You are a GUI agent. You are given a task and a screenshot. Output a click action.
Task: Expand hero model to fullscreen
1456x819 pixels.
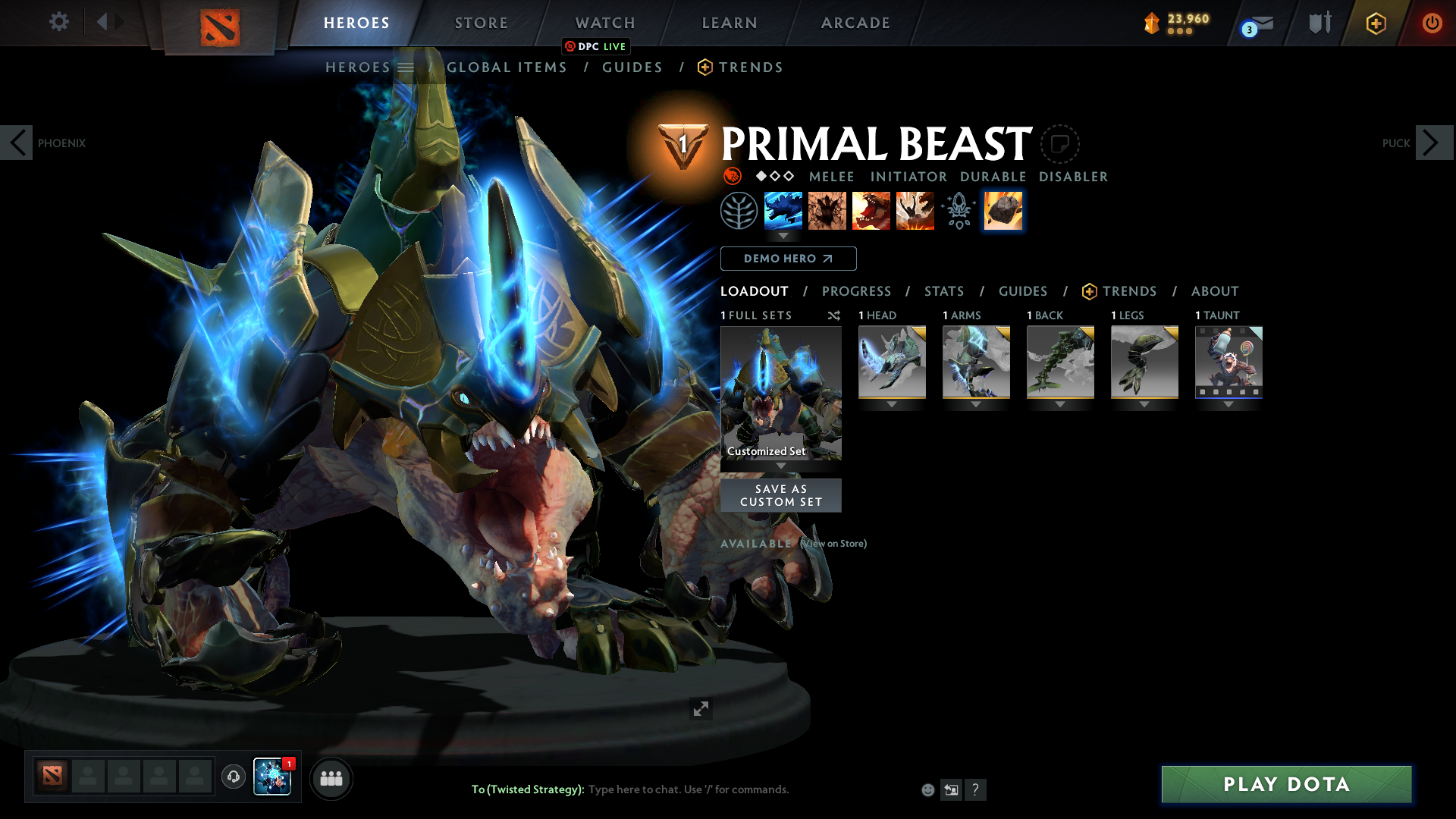point(701,710)
